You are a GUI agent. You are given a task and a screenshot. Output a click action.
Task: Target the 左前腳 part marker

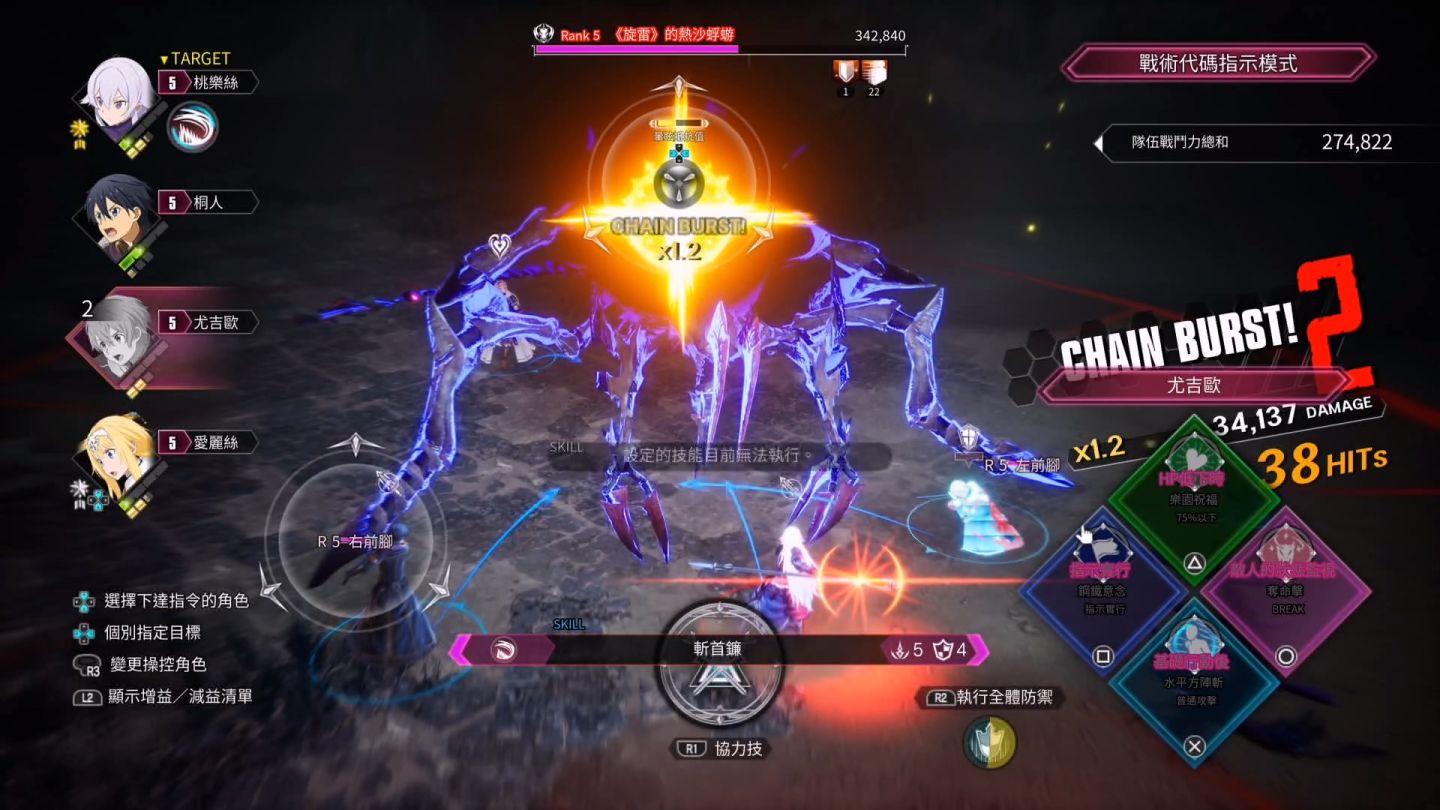click(x=1020, y=465)
